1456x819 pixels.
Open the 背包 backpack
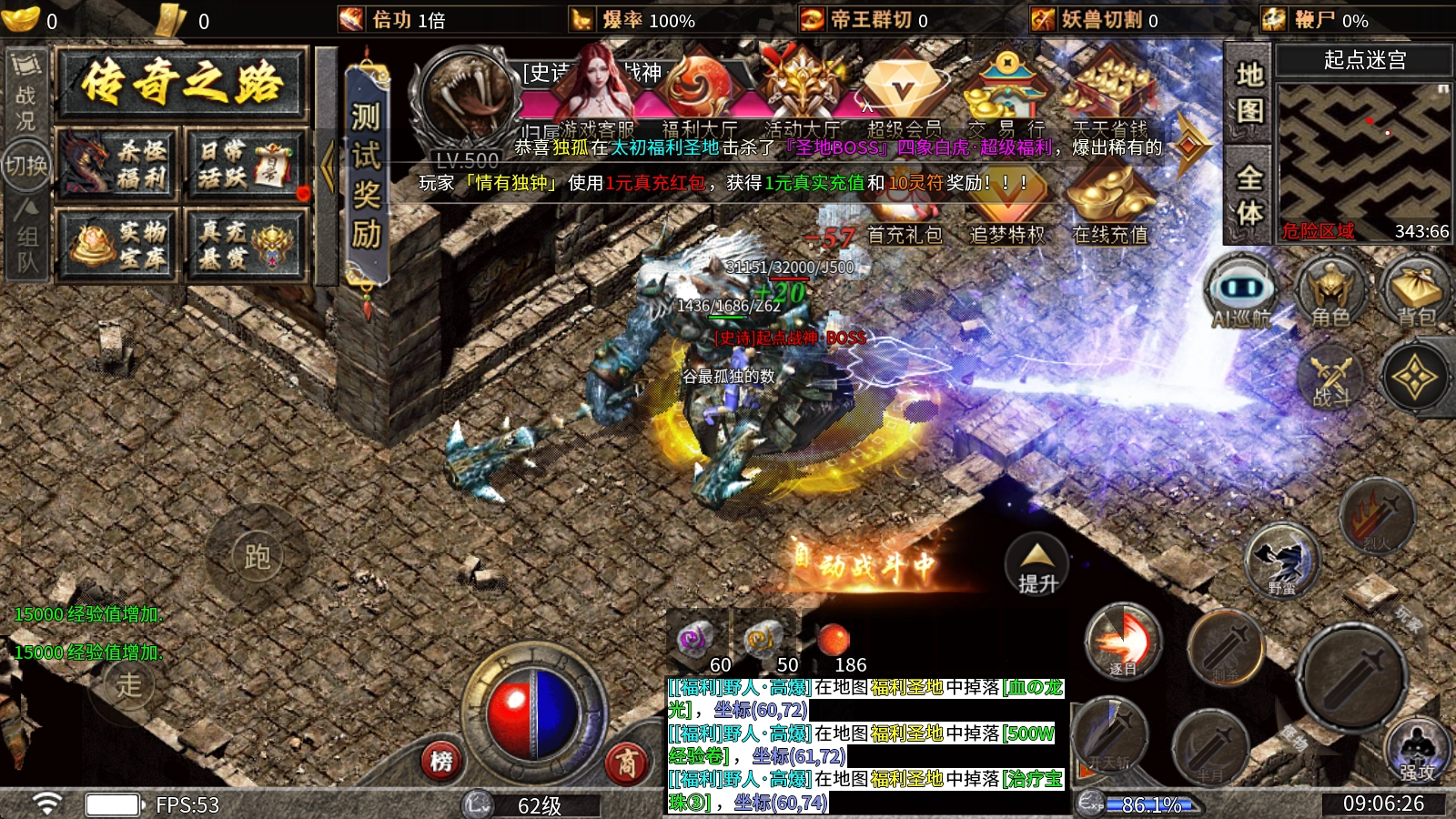1416,291
